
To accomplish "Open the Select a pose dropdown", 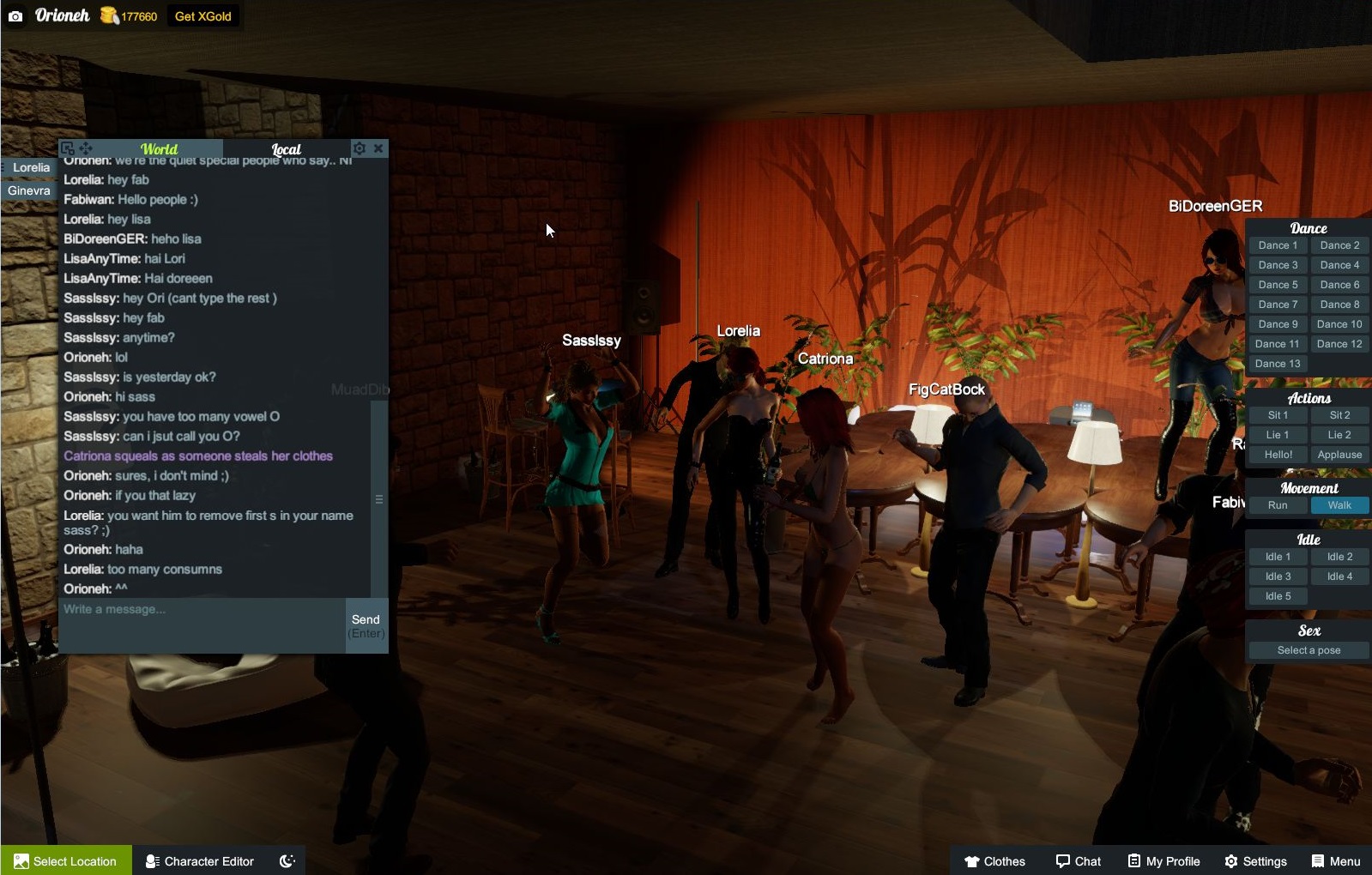I will (1308, 650).
